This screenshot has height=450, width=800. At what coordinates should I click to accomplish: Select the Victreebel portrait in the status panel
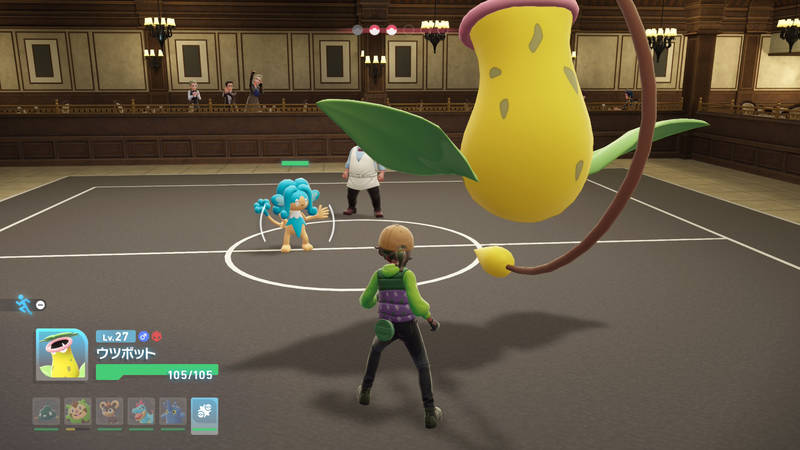pos(62,355)
